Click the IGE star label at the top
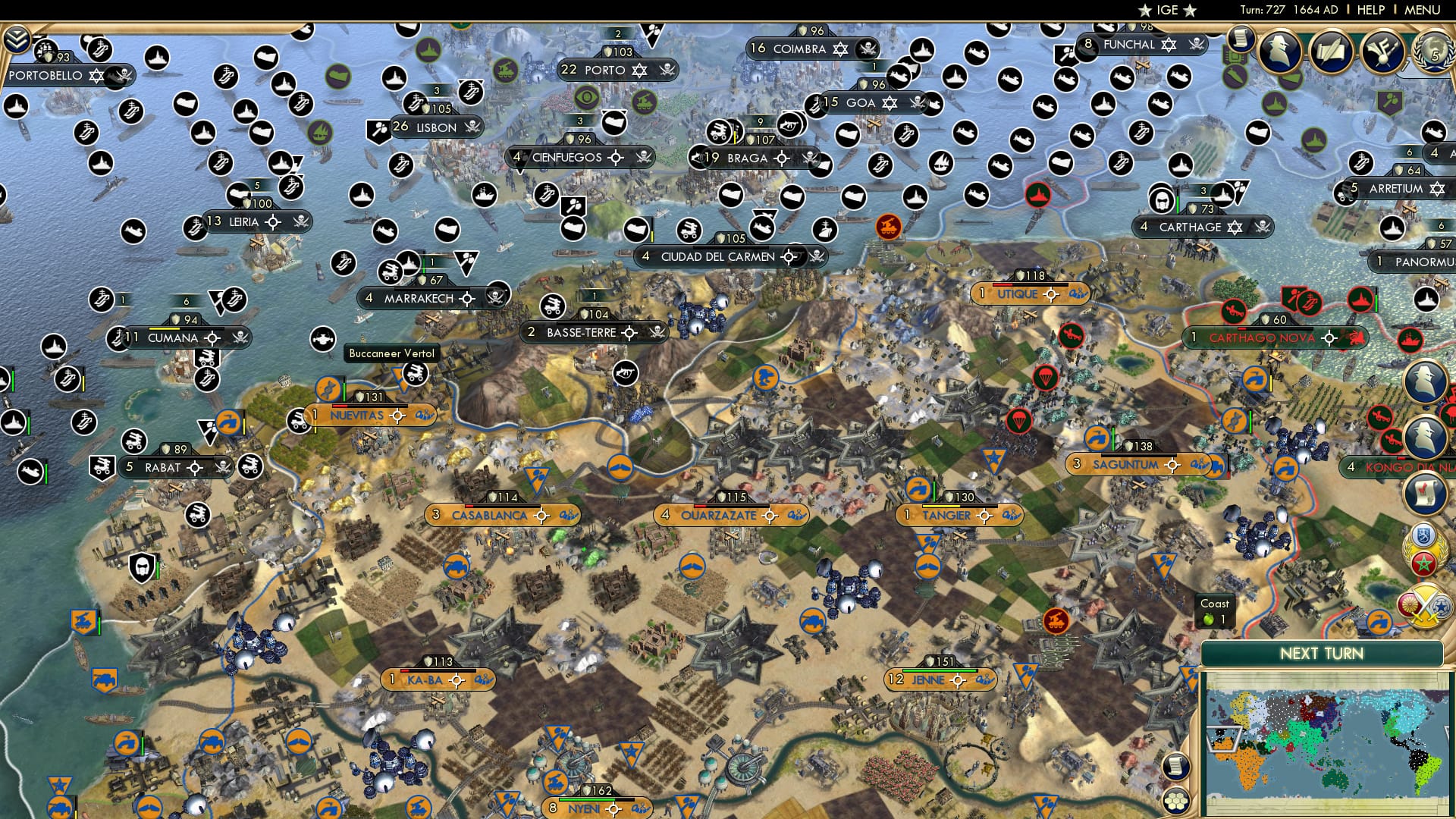Screen dimensions: 1456x819 coord(1169,11)
